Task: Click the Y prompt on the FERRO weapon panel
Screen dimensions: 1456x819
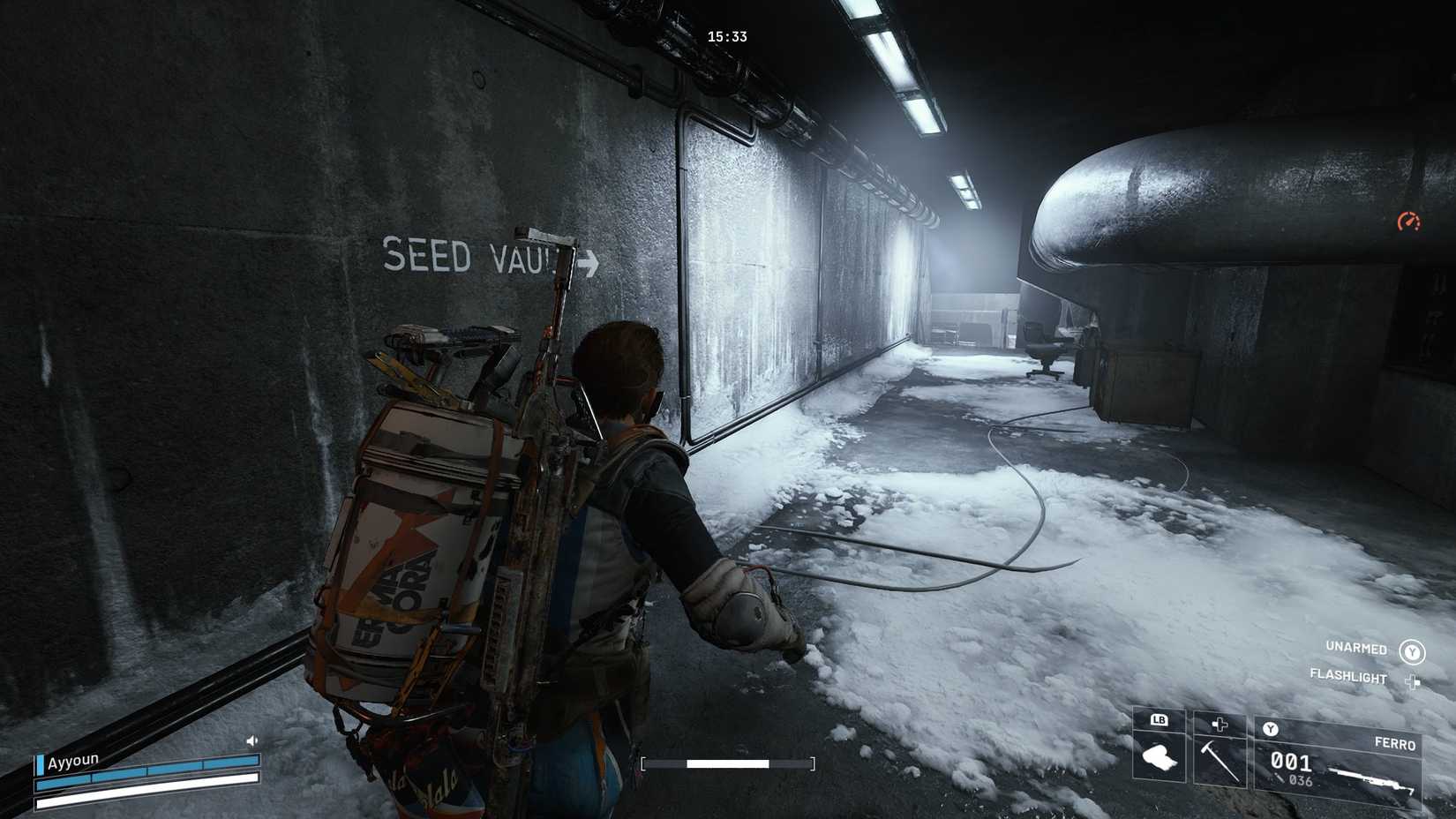Action: pos(1271,729)
